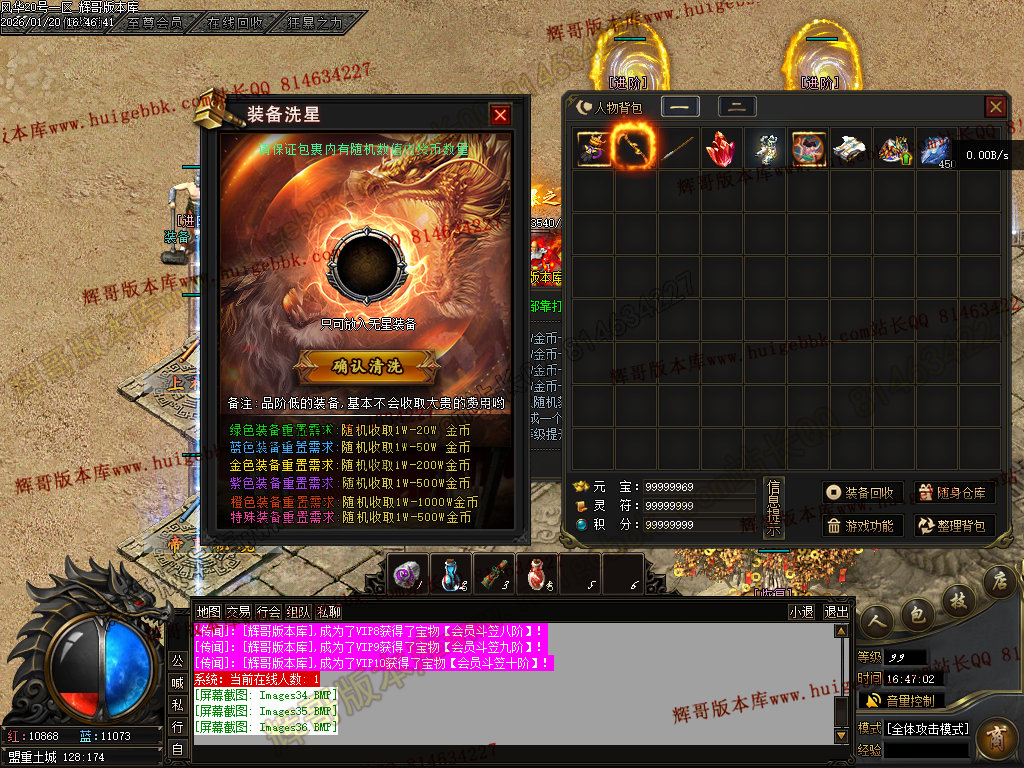Switch to bag page 二
Image resolution: width=1024 pixels, height=768 pixels.
[x=737, y=107]
